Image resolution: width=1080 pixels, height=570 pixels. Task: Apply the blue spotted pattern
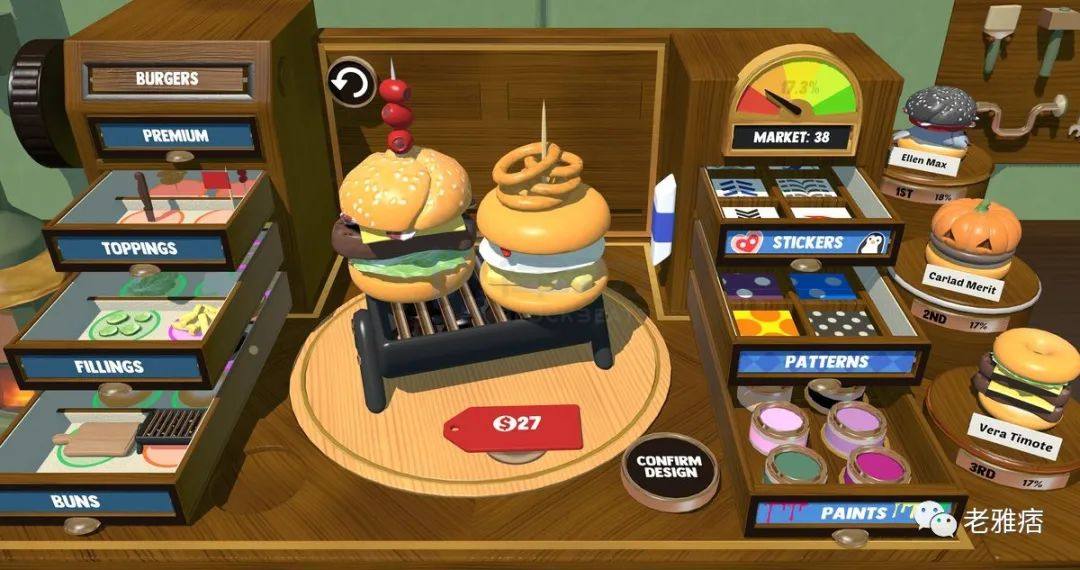click(823, 286)
